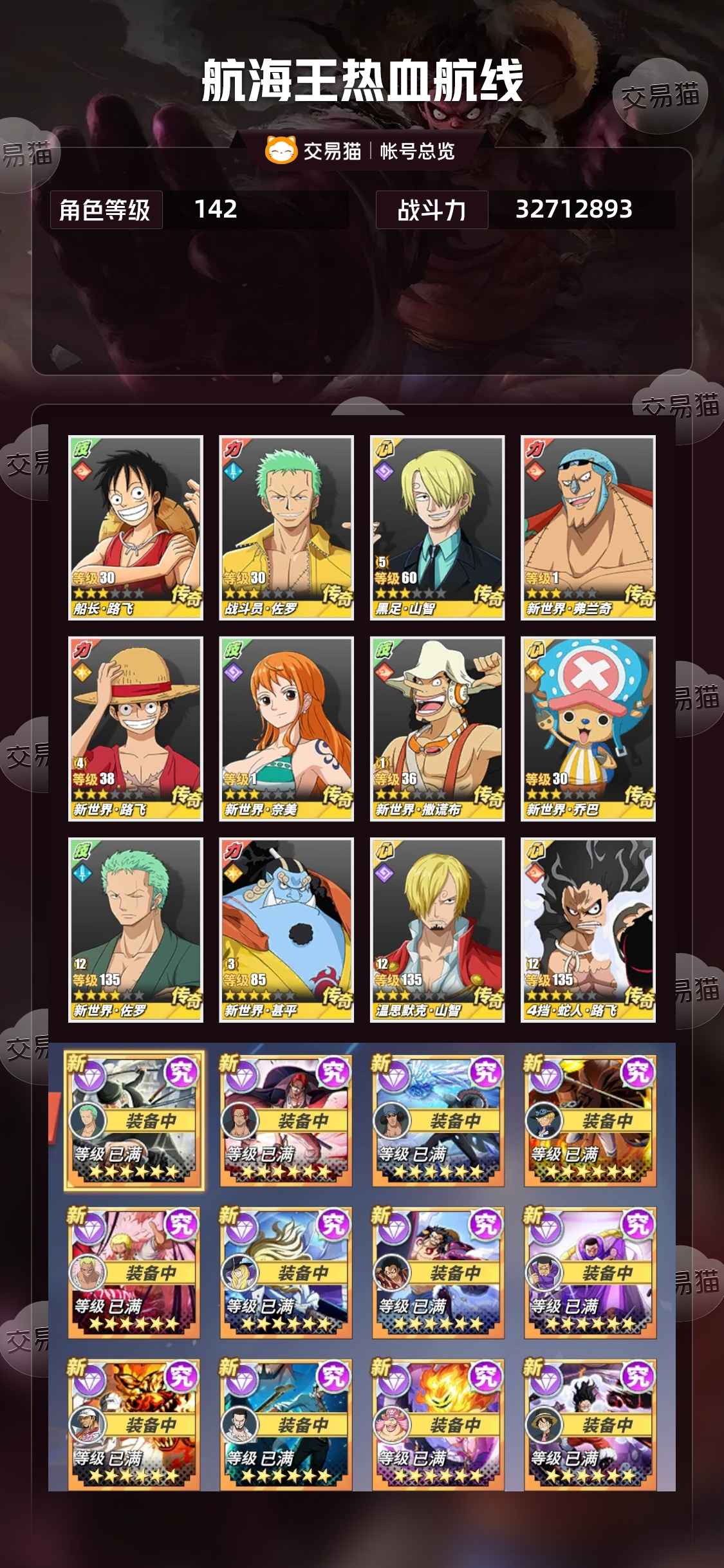Image resolution: width=724 pixels, height=1568 pixels.
Task: Select the 新世界·佐罗 level 135 card
Action: [136, 929]
